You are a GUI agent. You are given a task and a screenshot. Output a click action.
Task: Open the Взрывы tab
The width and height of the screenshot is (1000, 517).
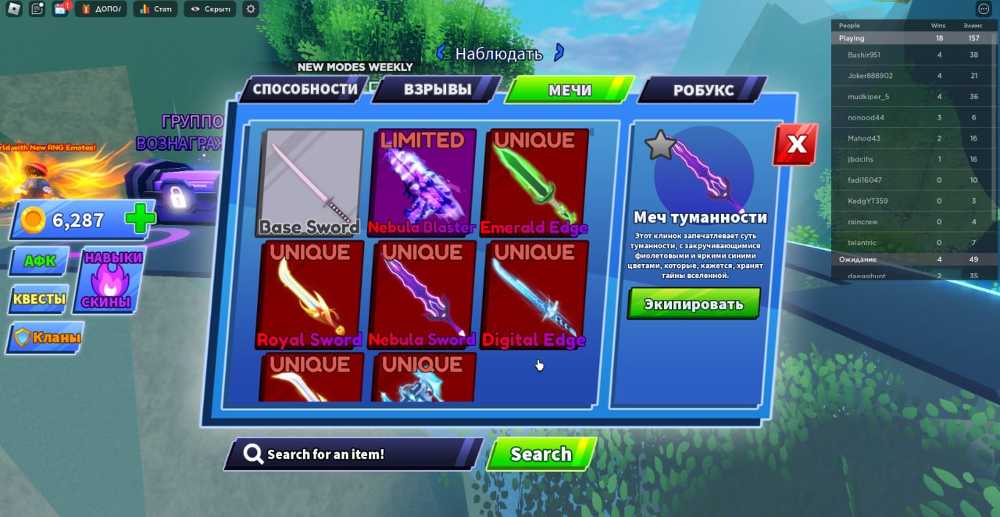pyautogui.click(x=437, y=89)
